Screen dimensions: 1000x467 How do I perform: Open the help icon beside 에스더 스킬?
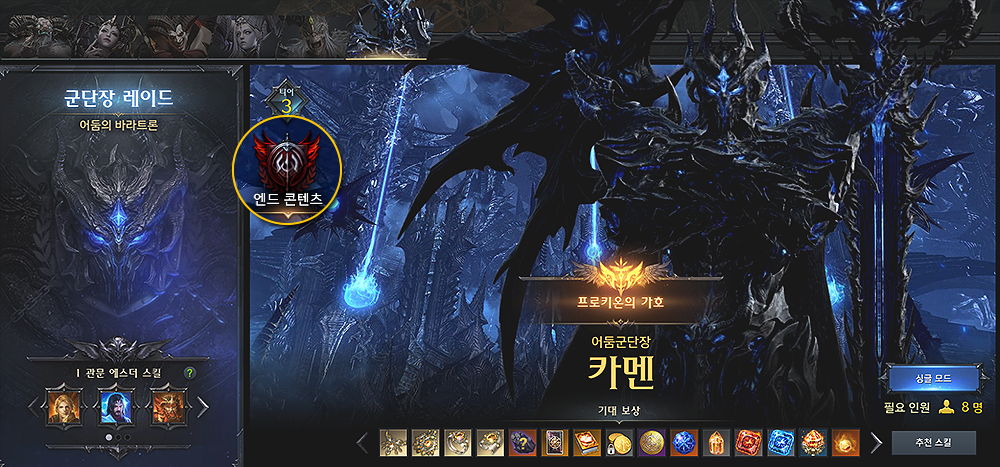click(190, 374)
